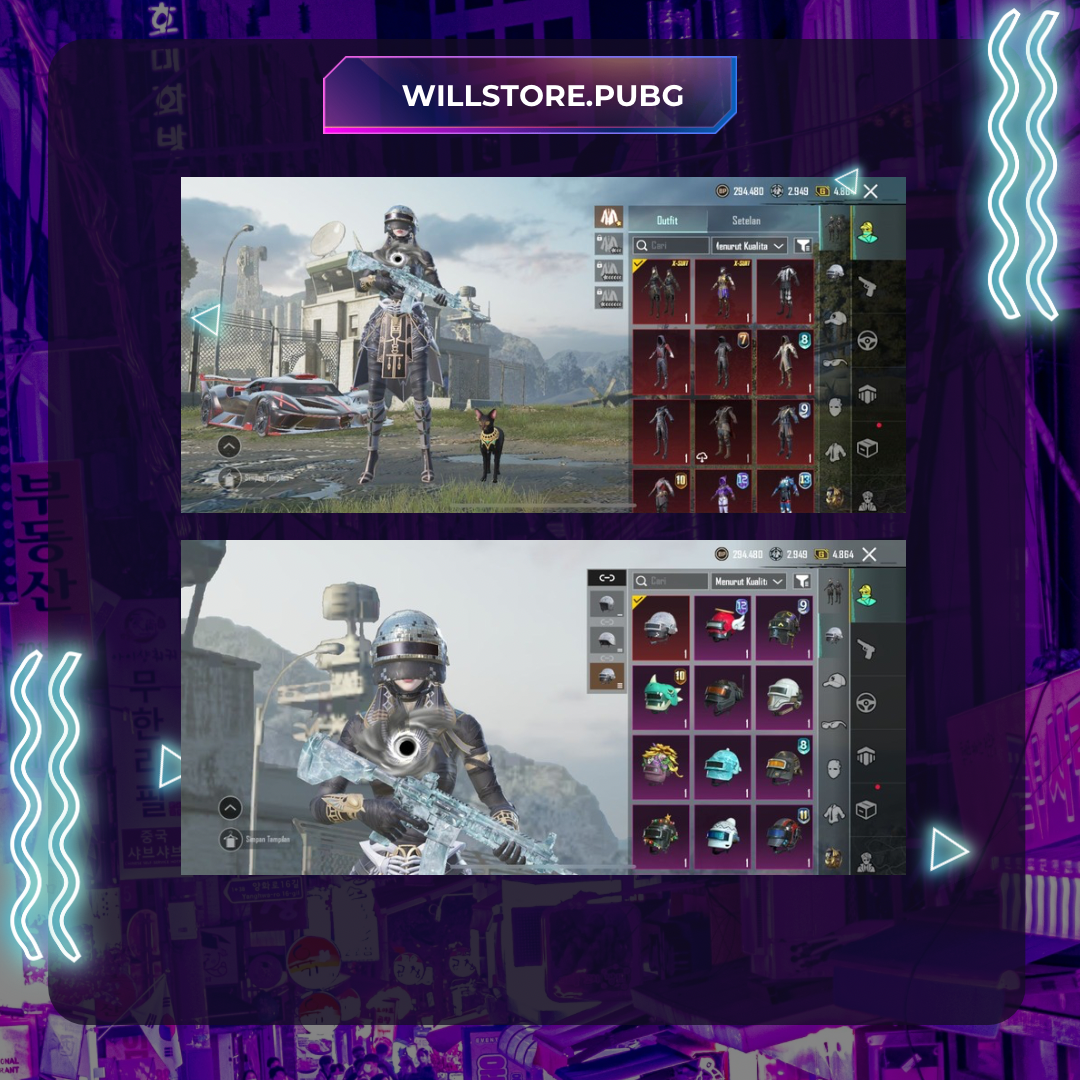Pick the white knit beanie helmet
The image size is (1080, 1080).
[x=723, y=837]
